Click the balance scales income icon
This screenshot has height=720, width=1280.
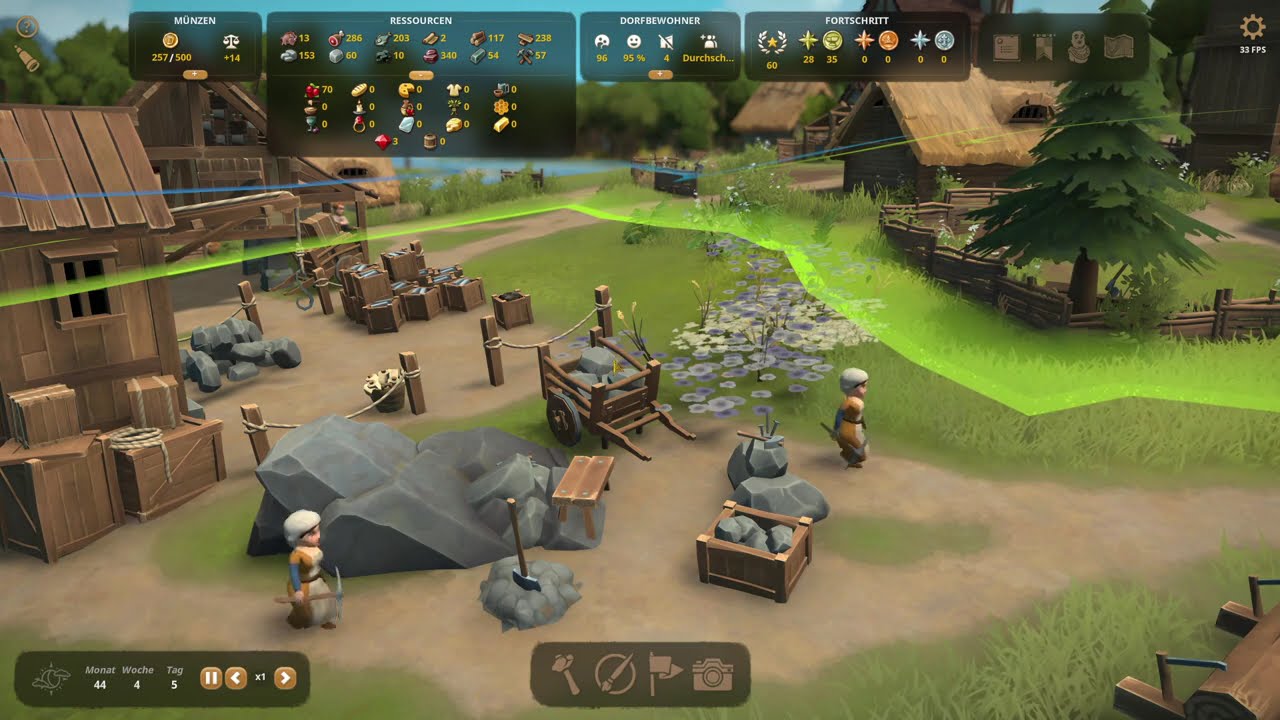[x=232, y=42]
